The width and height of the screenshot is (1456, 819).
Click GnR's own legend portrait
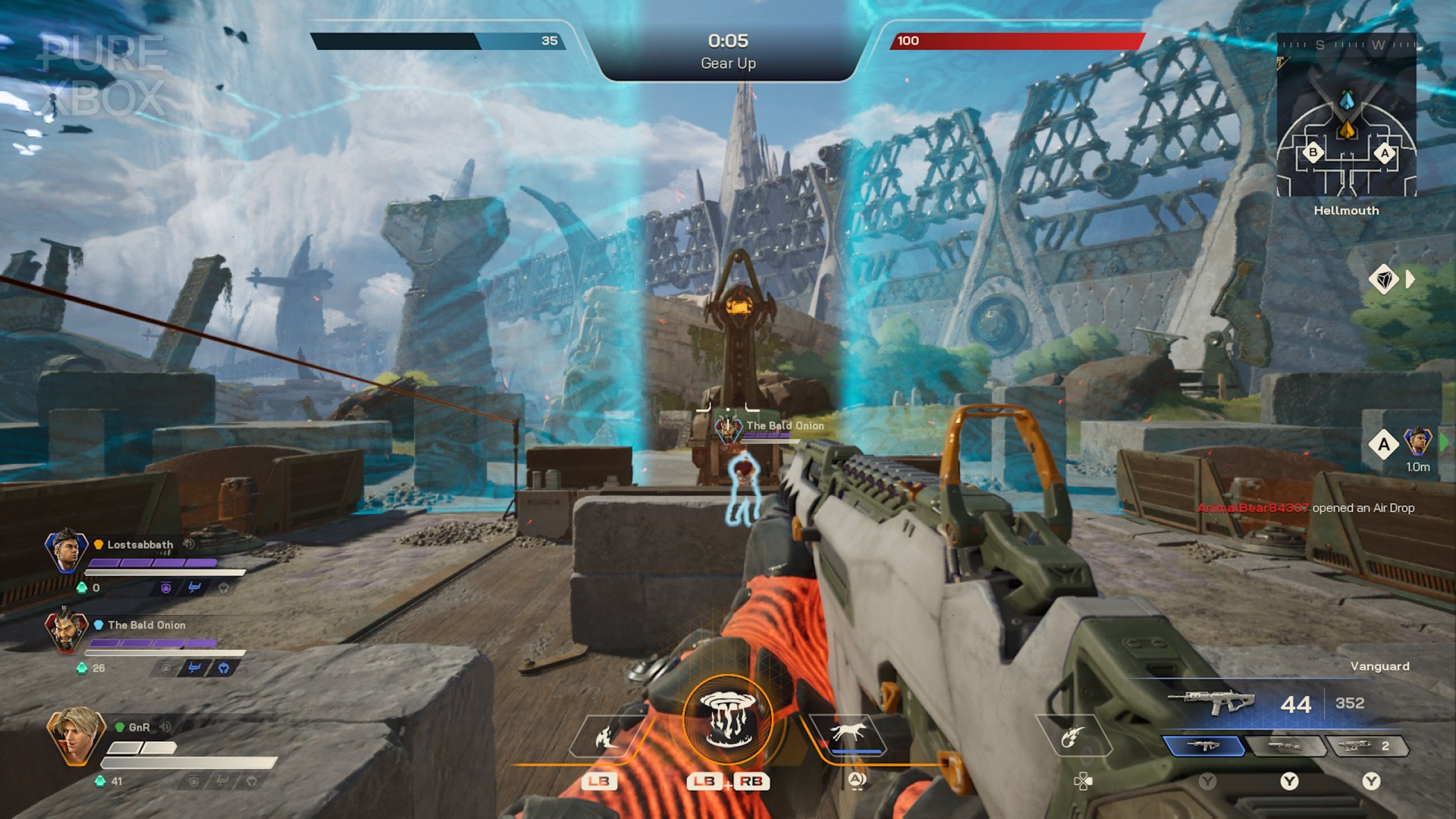pyautogui.click(x=74, y=734)
